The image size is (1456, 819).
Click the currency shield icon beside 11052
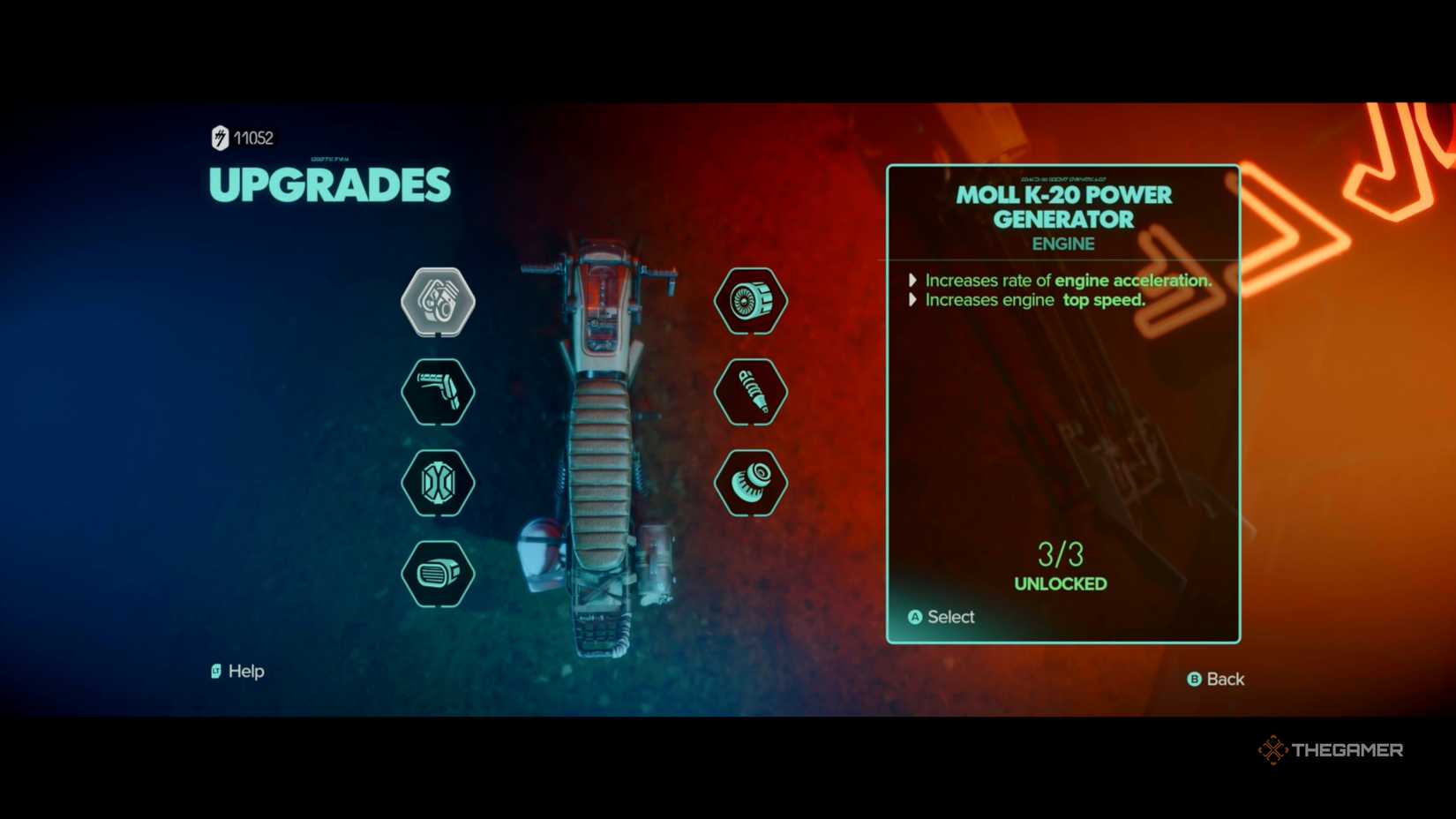point(217,138)
